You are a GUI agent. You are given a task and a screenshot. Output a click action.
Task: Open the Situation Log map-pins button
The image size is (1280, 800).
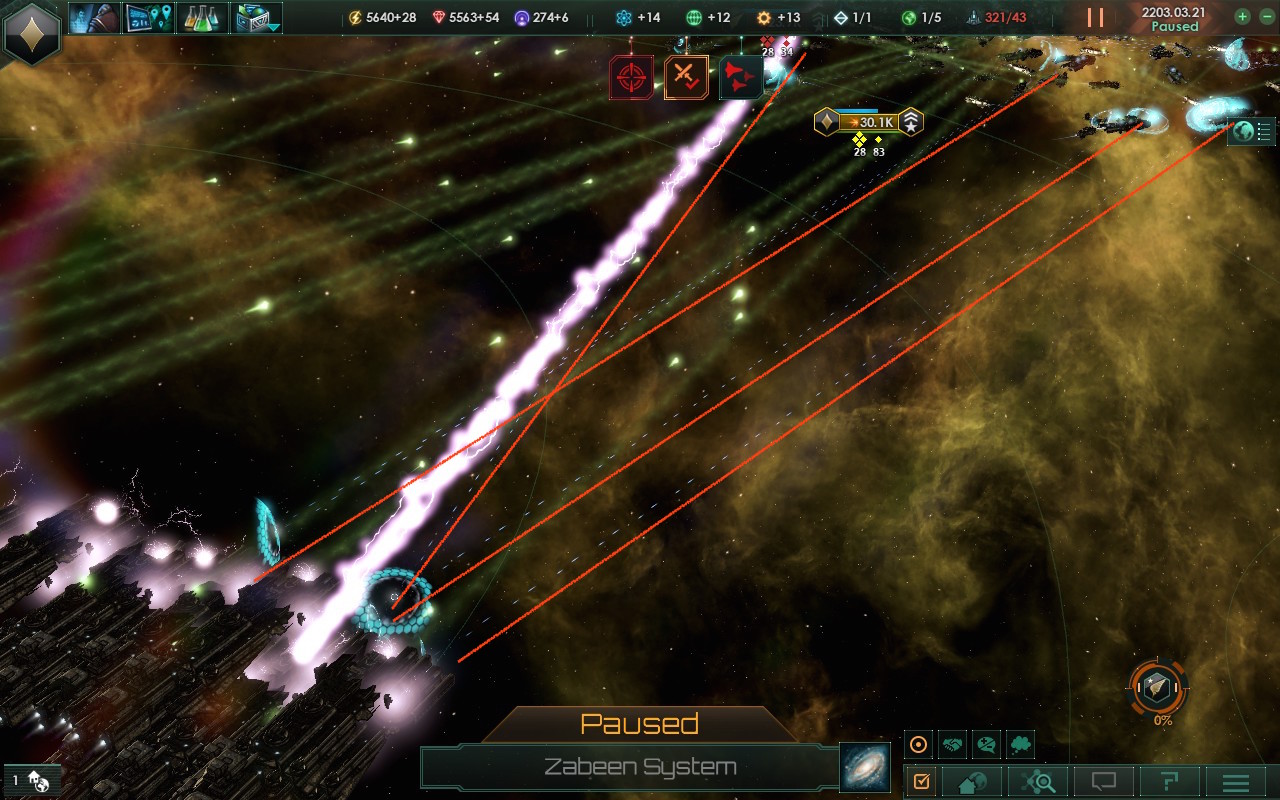click(x=148, y=17)
